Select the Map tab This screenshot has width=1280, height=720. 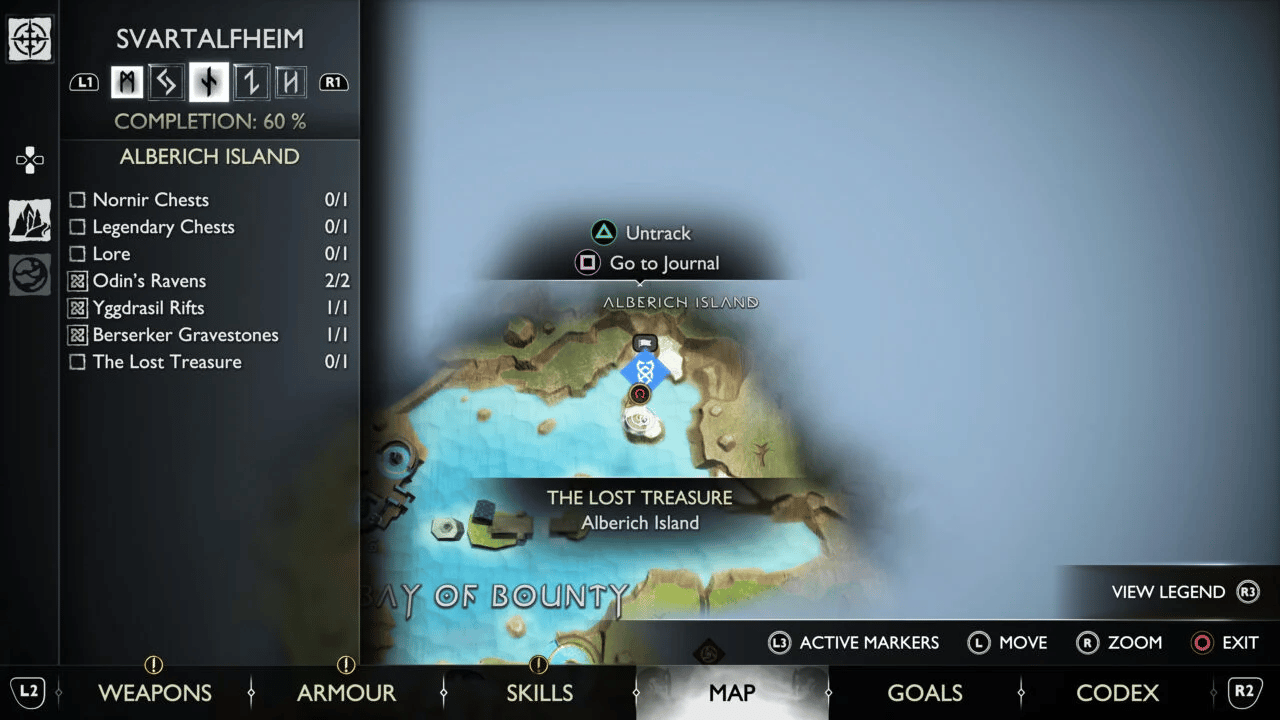pyautogui.click(x=731, y=692)
